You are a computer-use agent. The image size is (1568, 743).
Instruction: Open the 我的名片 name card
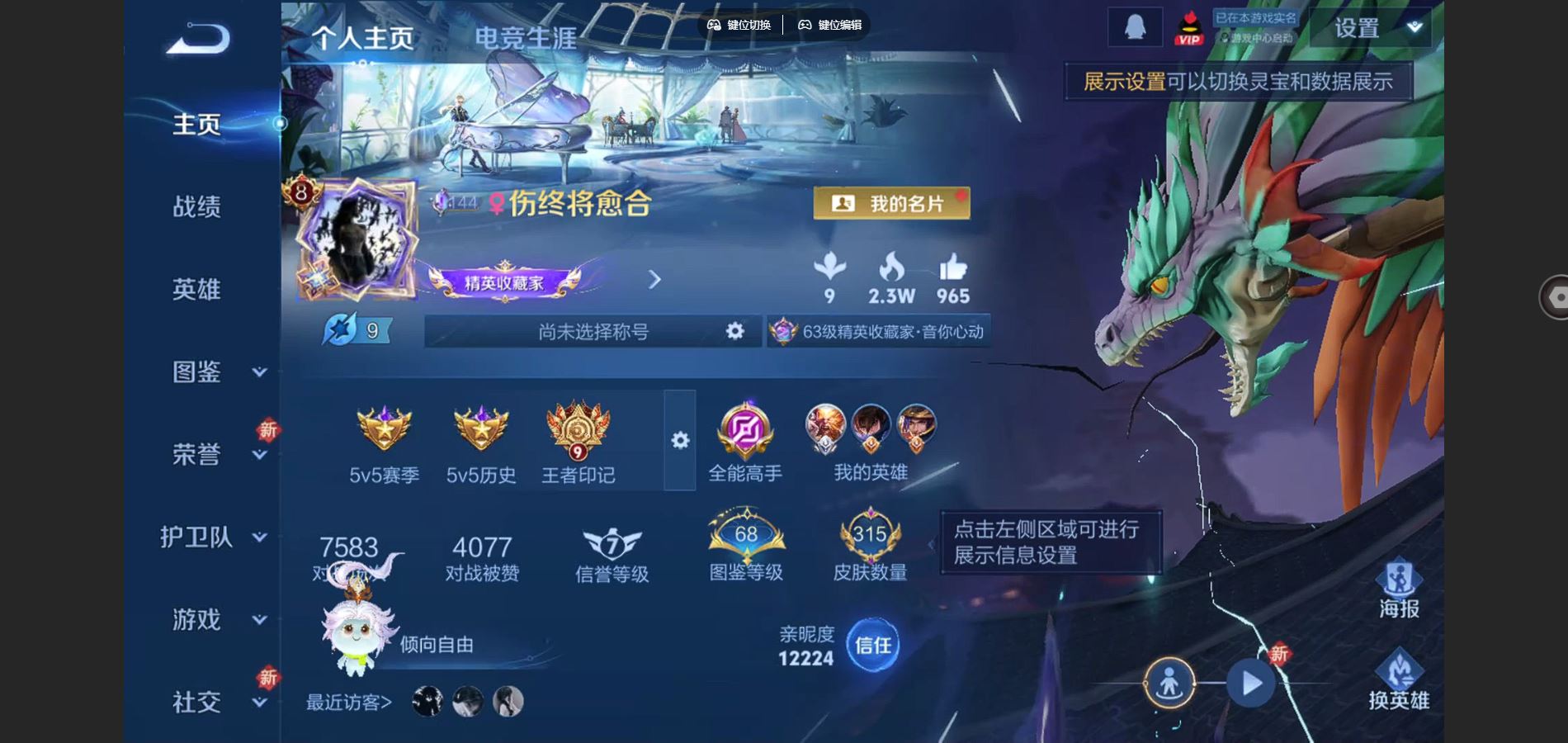click(893, 202)
